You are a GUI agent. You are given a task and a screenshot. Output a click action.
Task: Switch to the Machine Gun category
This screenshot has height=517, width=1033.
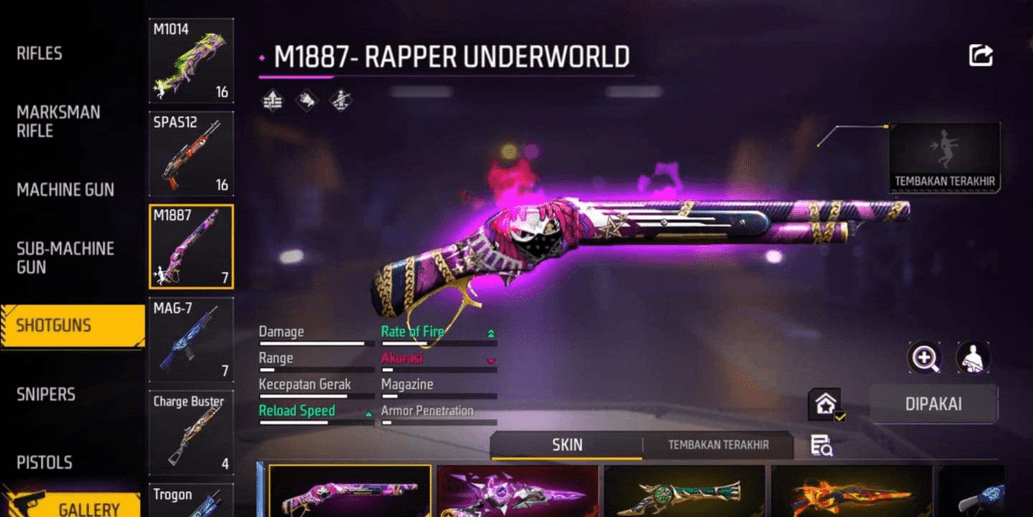coord(65,189)
